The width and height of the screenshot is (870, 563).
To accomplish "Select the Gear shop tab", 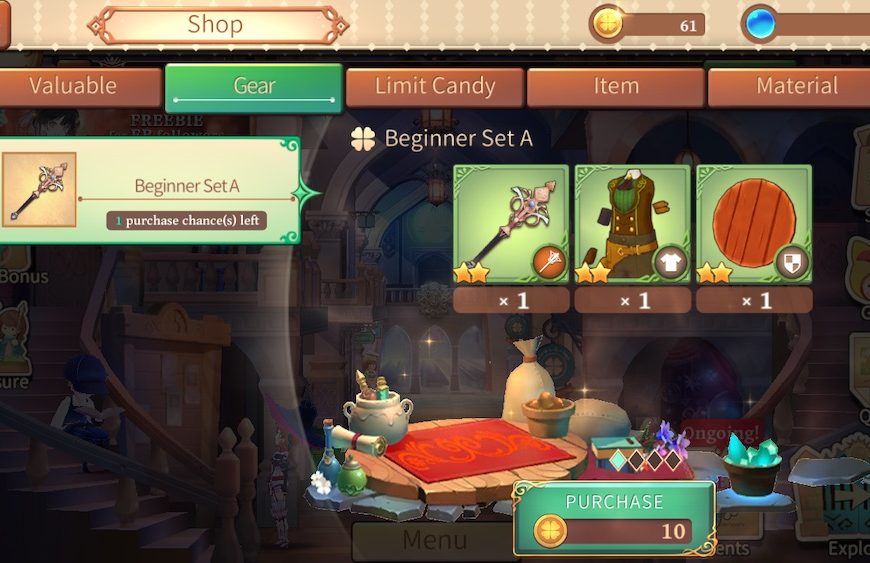I will click(x=254, y=87).
